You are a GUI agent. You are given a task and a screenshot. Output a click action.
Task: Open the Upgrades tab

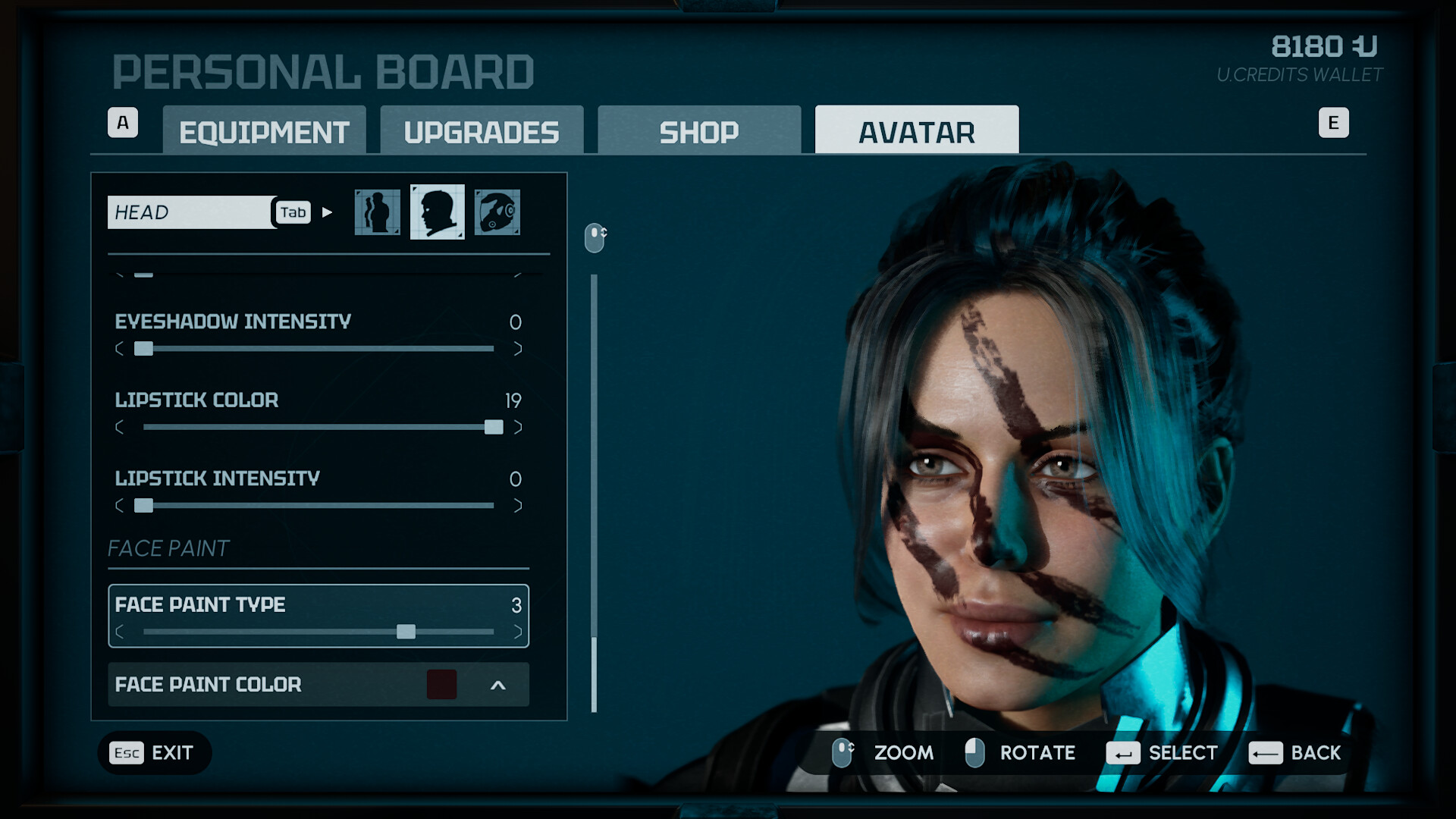(482, 132)
